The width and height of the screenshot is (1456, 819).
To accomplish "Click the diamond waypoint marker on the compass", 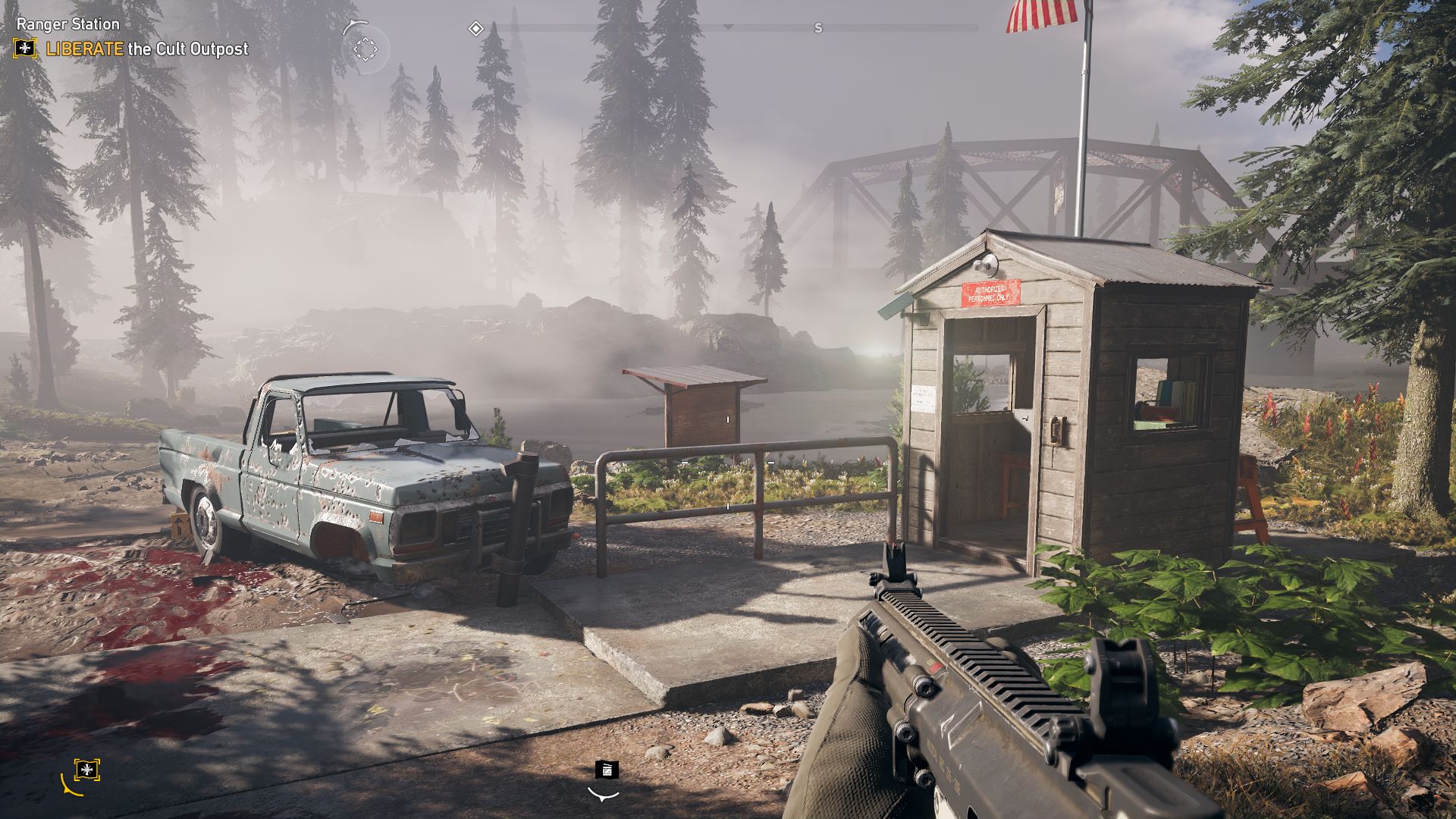I will pos(475,29).
